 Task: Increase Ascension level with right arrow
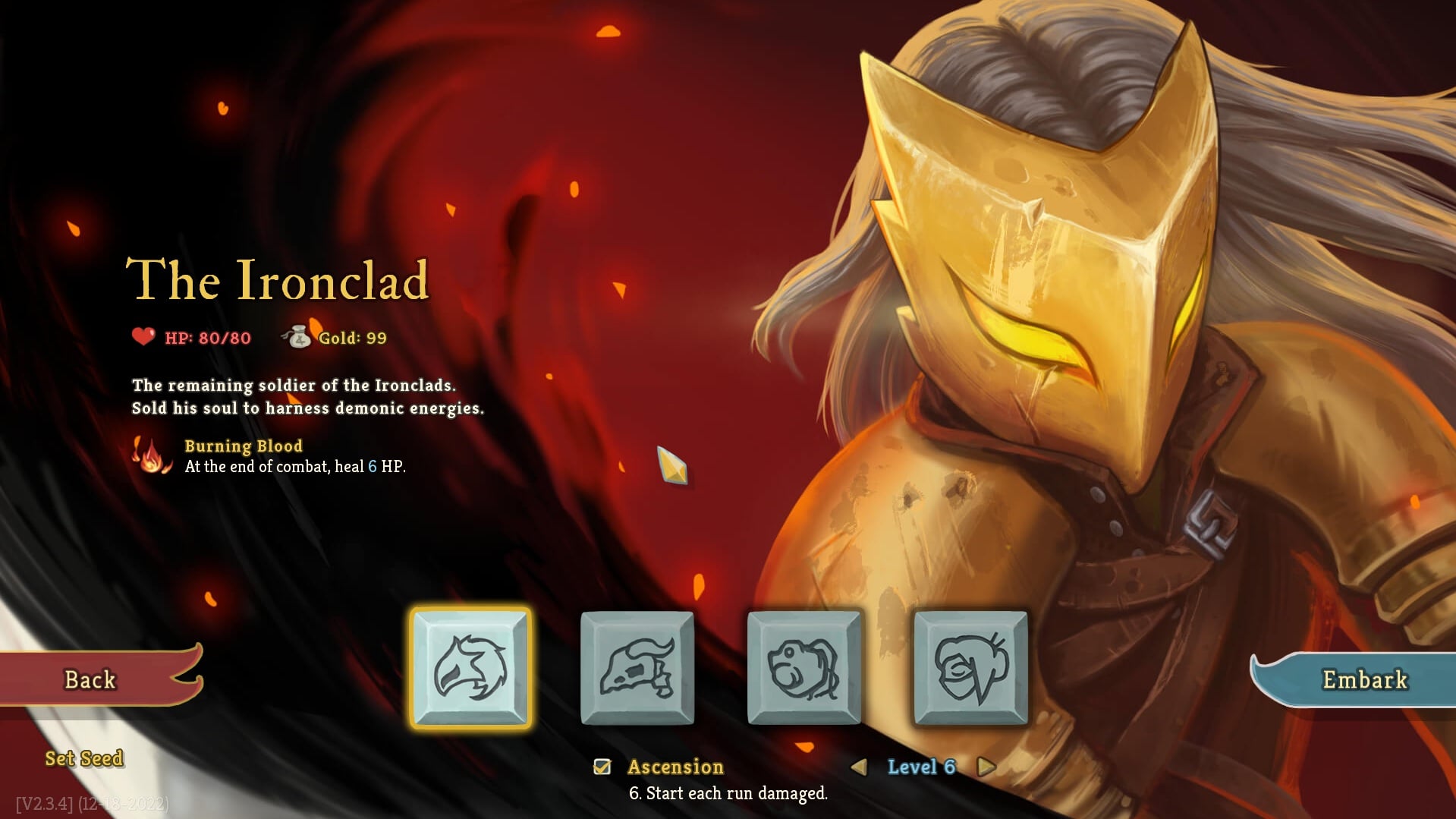tap(986, 767)
